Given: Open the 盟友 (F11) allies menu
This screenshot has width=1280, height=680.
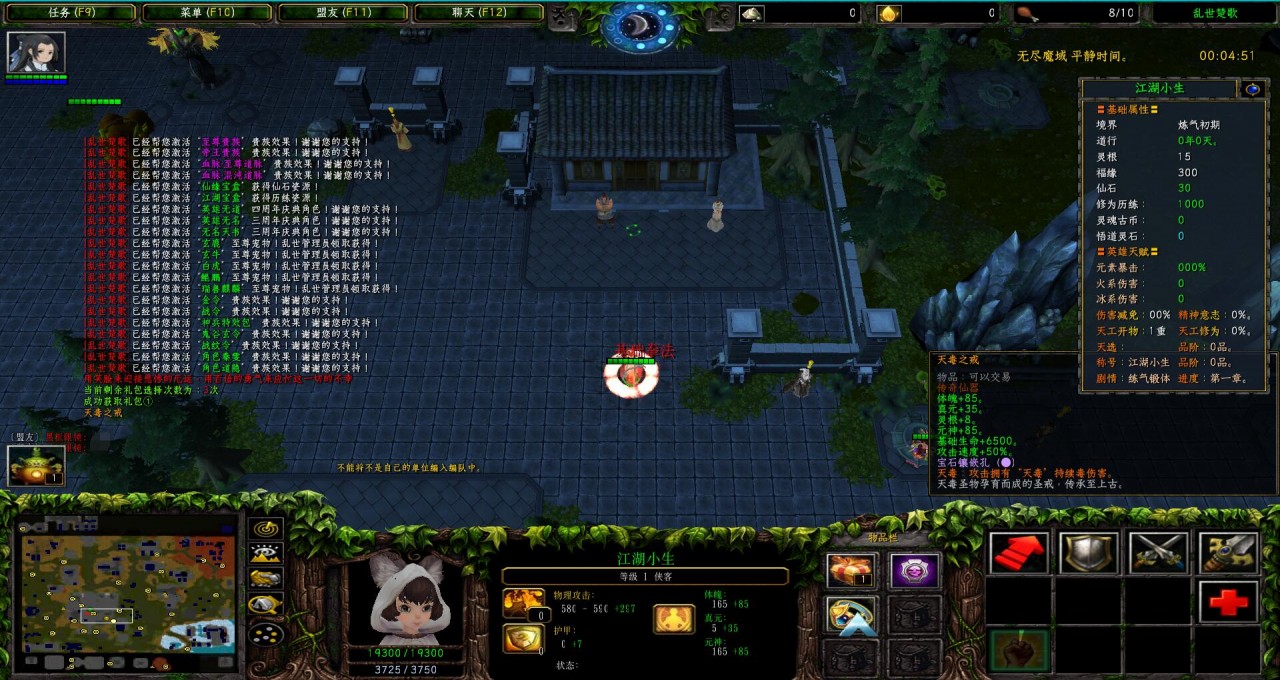Looking at the screenshot, I should (342, 13).
